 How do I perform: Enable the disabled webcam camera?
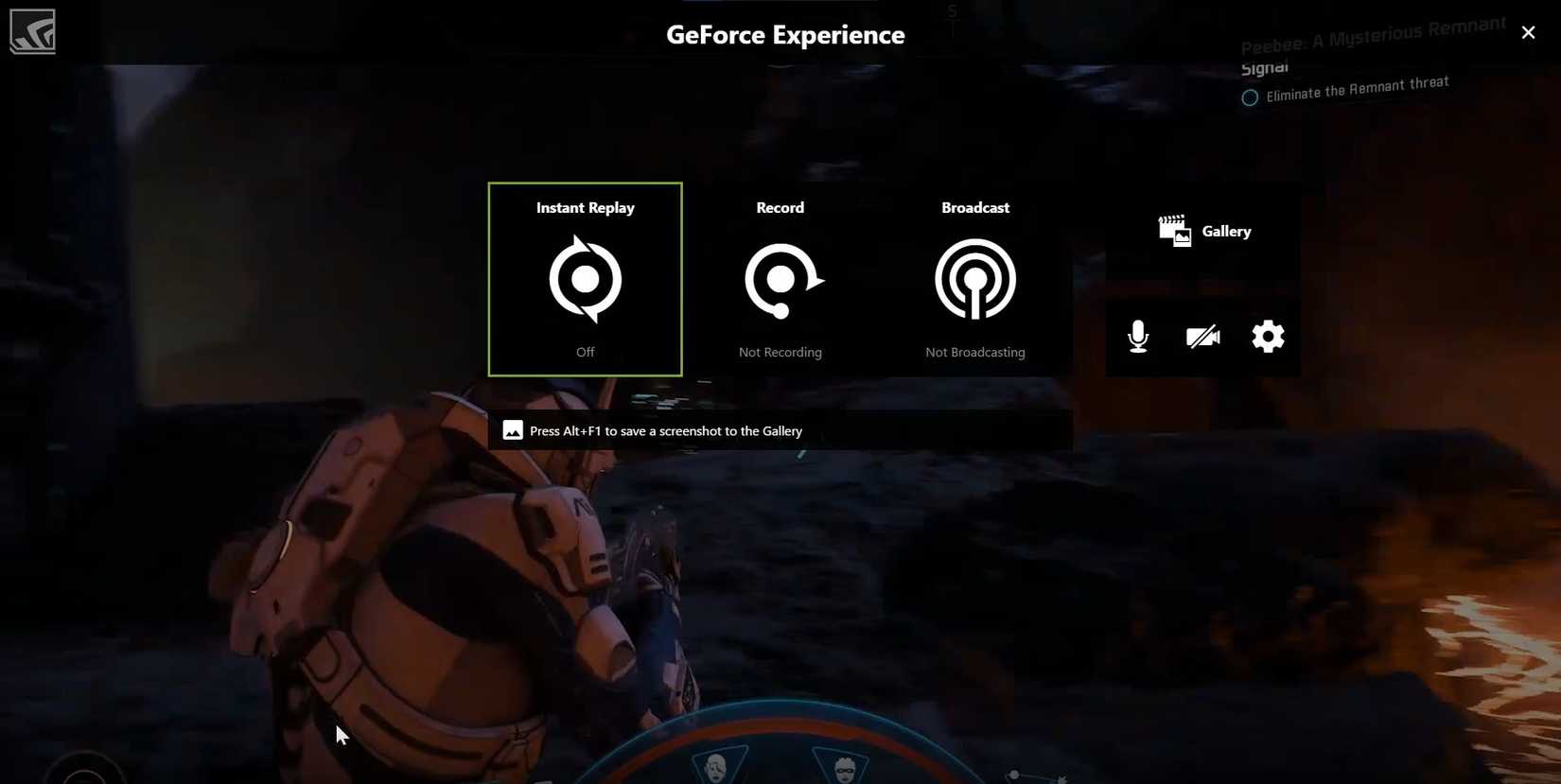[1201, 336]
